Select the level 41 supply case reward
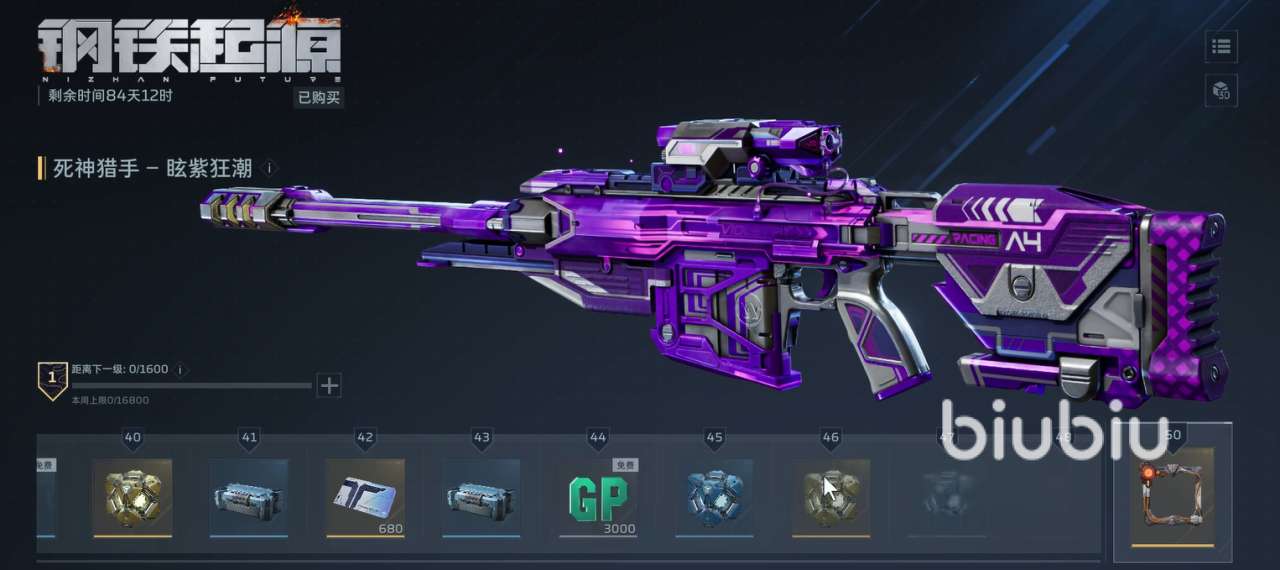Image resolution: width=1280 pixels, height=570 pixels. tap(249, 497)
